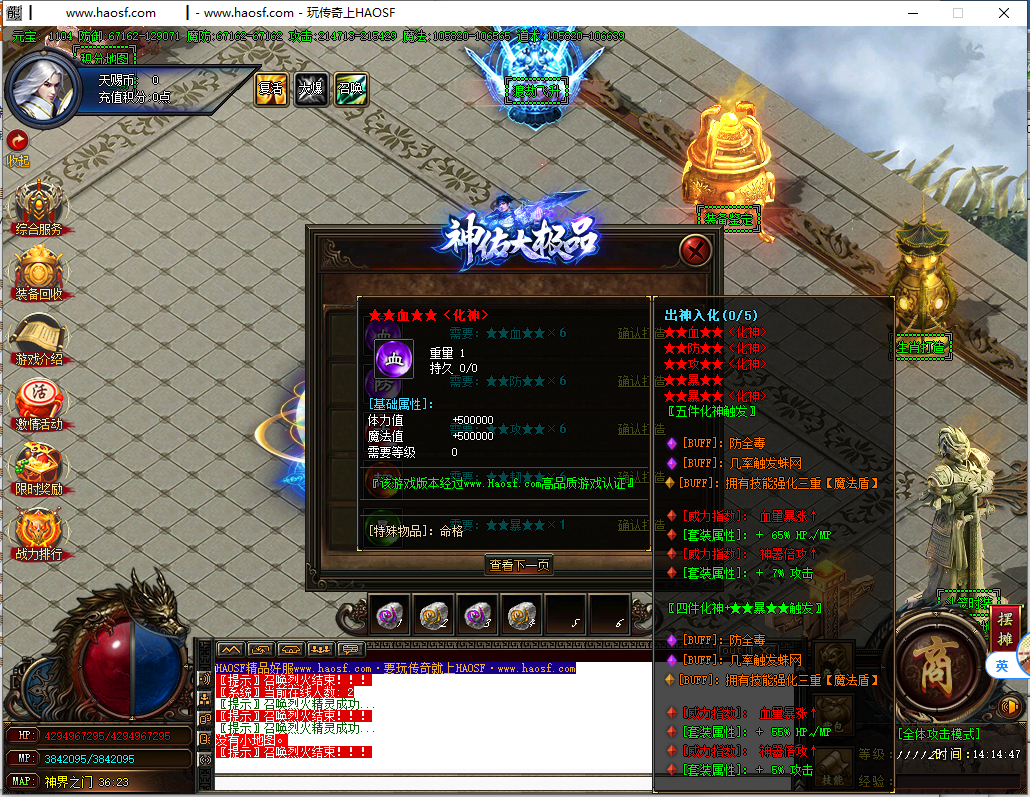
Task: Activate the 大爆 skill icon
Action: (x=310, y=89)
